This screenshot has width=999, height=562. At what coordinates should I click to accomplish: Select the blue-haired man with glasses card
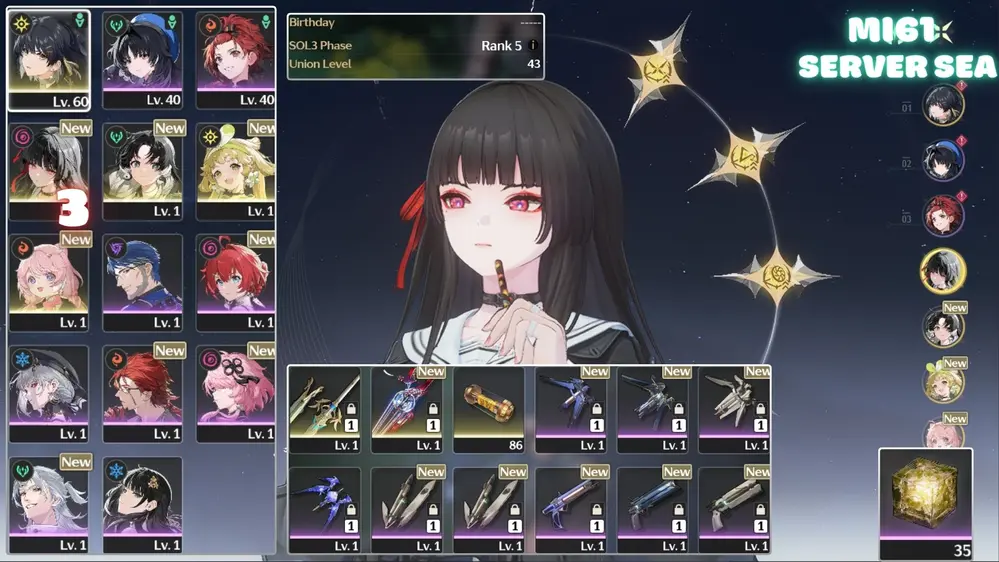coord(143,282)
